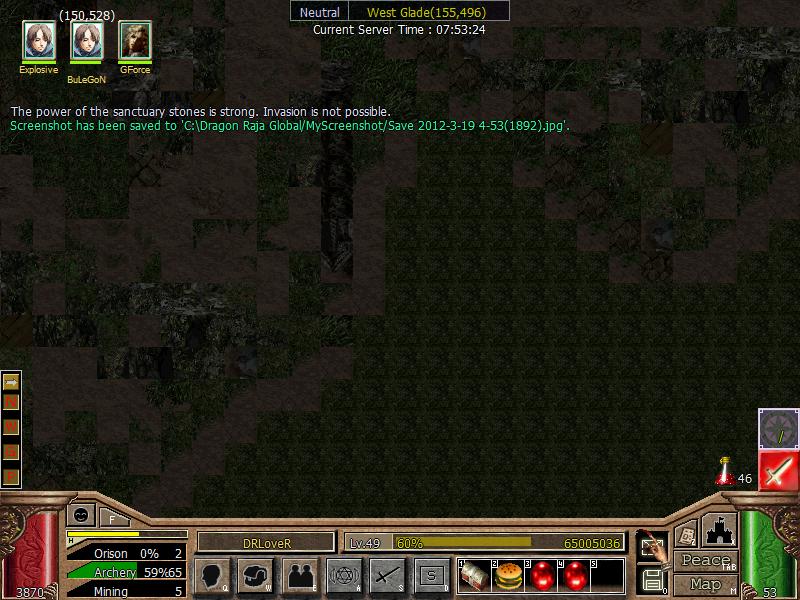Image resolution: width=800 pixels, height=600 pixels.
Task: Click the floppy disk save icon
Action: (x=652, y=579)
